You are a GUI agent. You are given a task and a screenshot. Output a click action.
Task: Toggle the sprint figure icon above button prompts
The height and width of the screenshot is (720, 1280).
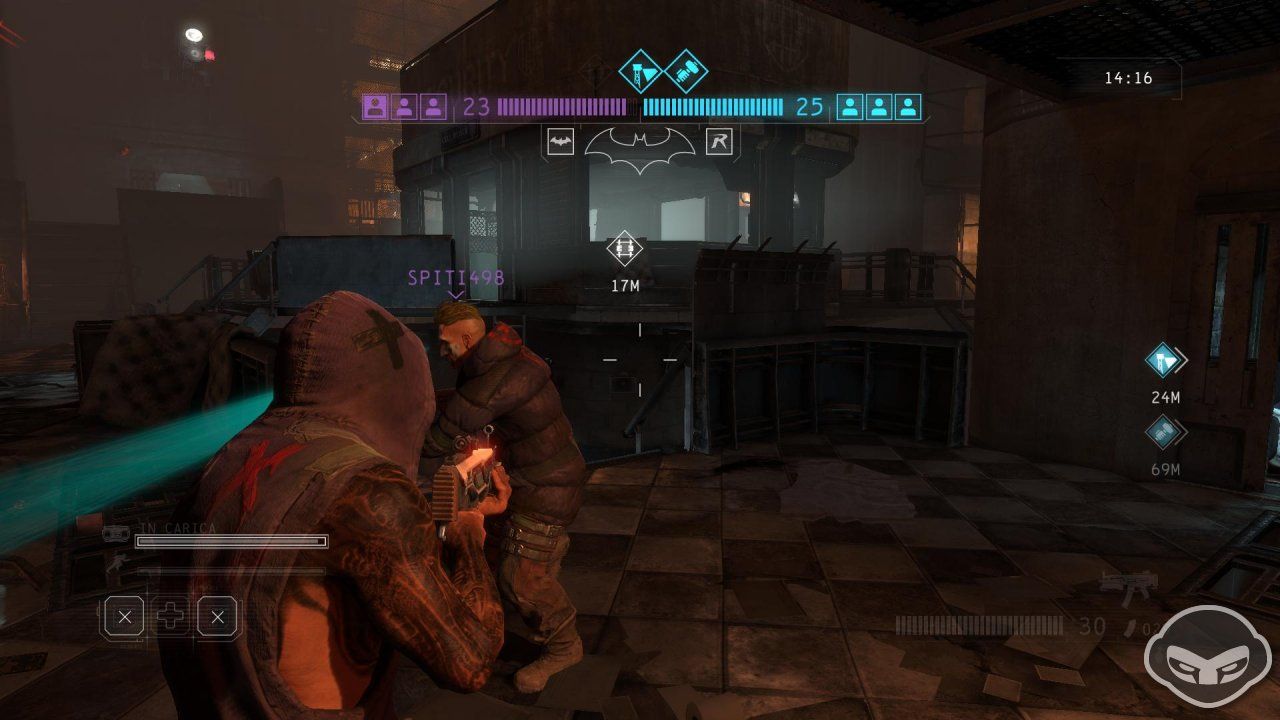pos(117,564)
